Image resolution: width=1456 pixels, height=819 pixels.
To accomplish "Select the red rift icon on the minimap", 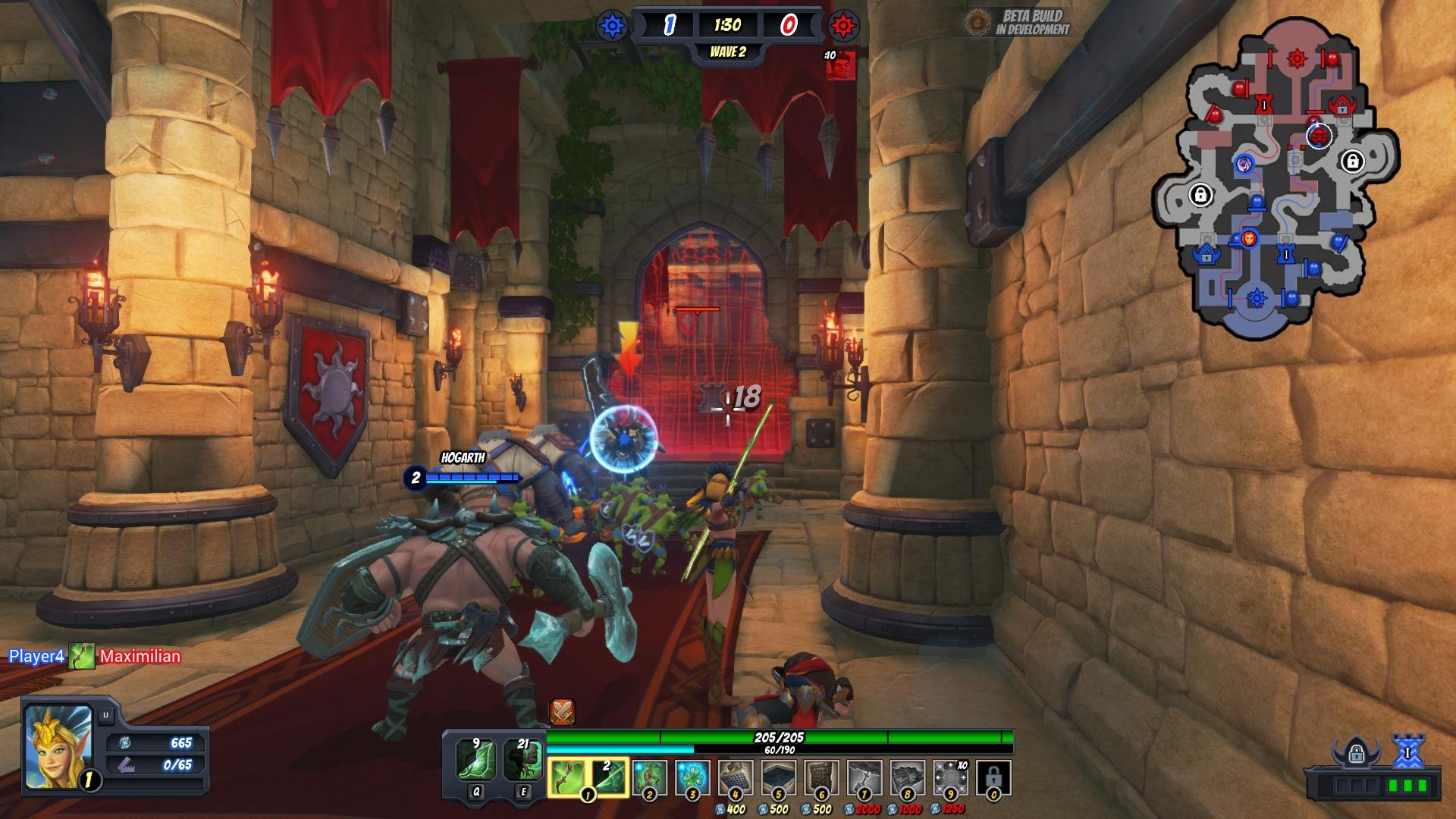I will click(1297, 58).
